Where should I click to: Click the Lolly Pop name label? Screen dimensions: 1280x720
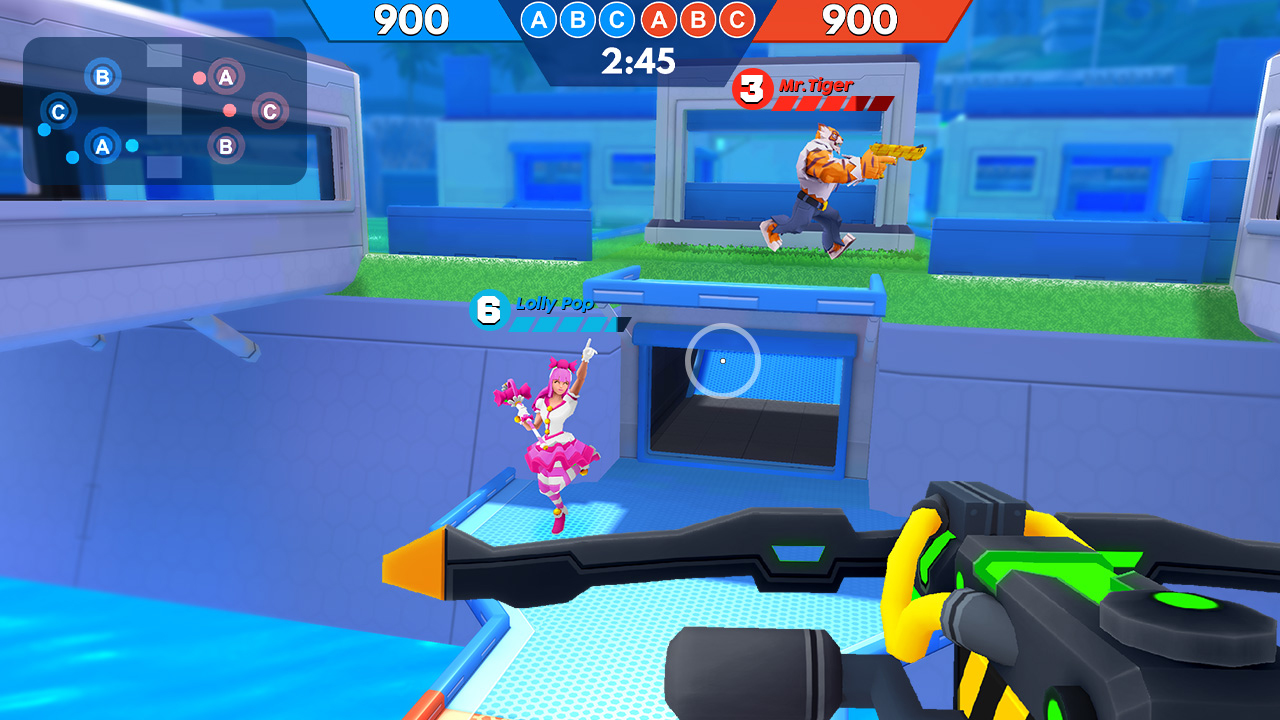click(556, 305)
